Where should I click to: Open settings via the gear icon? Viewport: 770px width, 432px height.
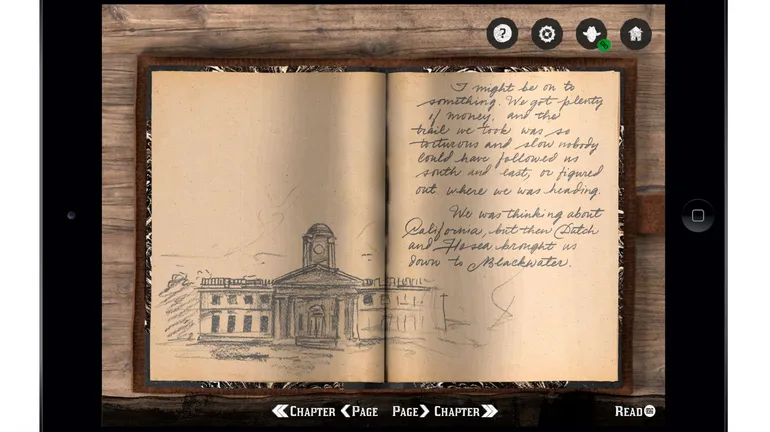(547, 34)
